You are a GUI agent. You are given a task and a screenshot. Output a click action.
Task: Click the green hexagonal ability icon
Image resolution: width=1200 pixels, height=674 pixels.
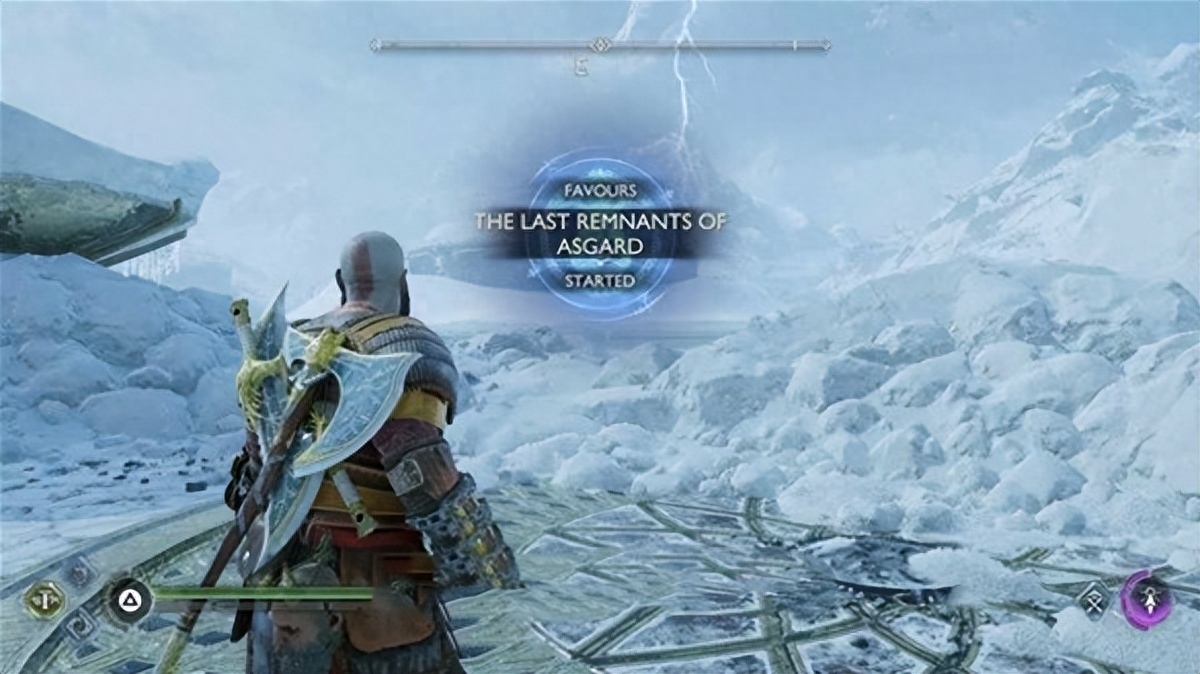[x=43, y=599]
